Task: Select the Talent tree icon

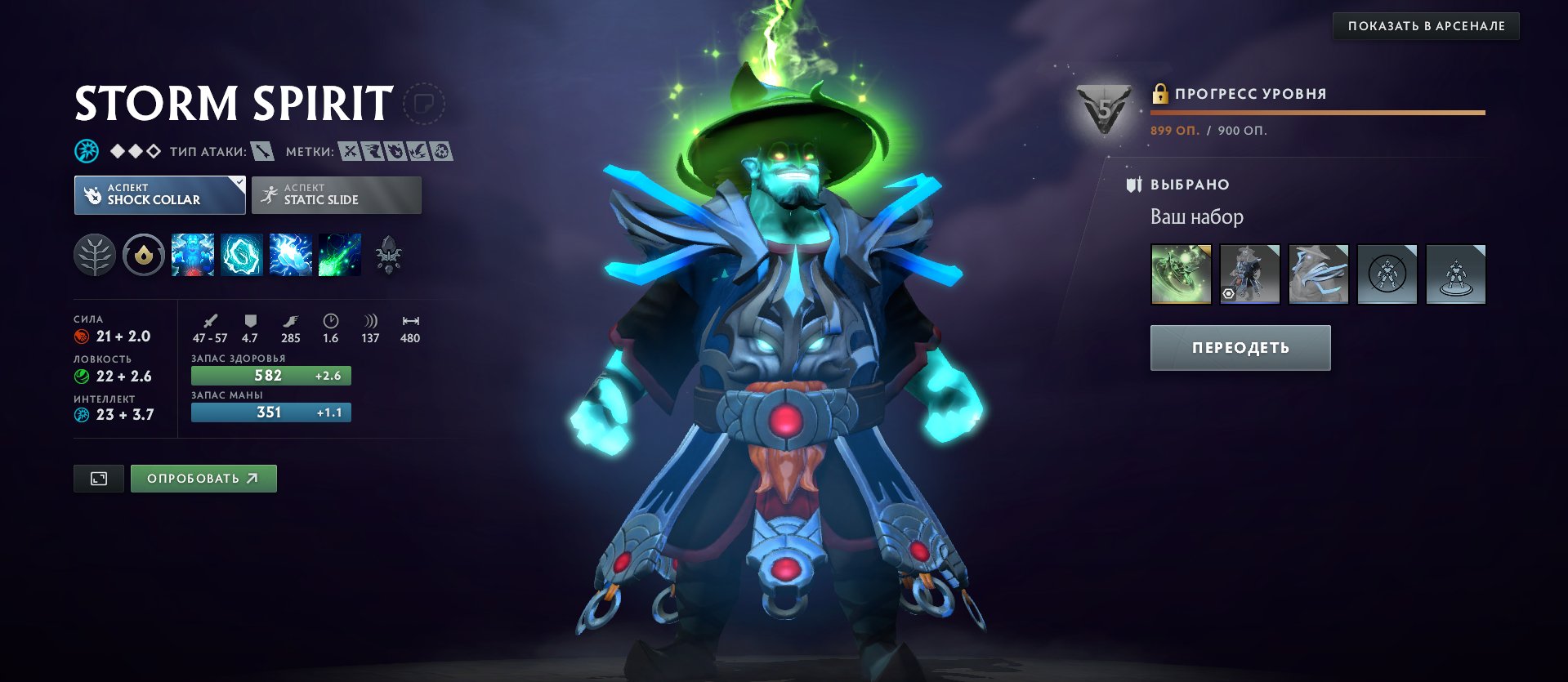Action: pos(96,255)
